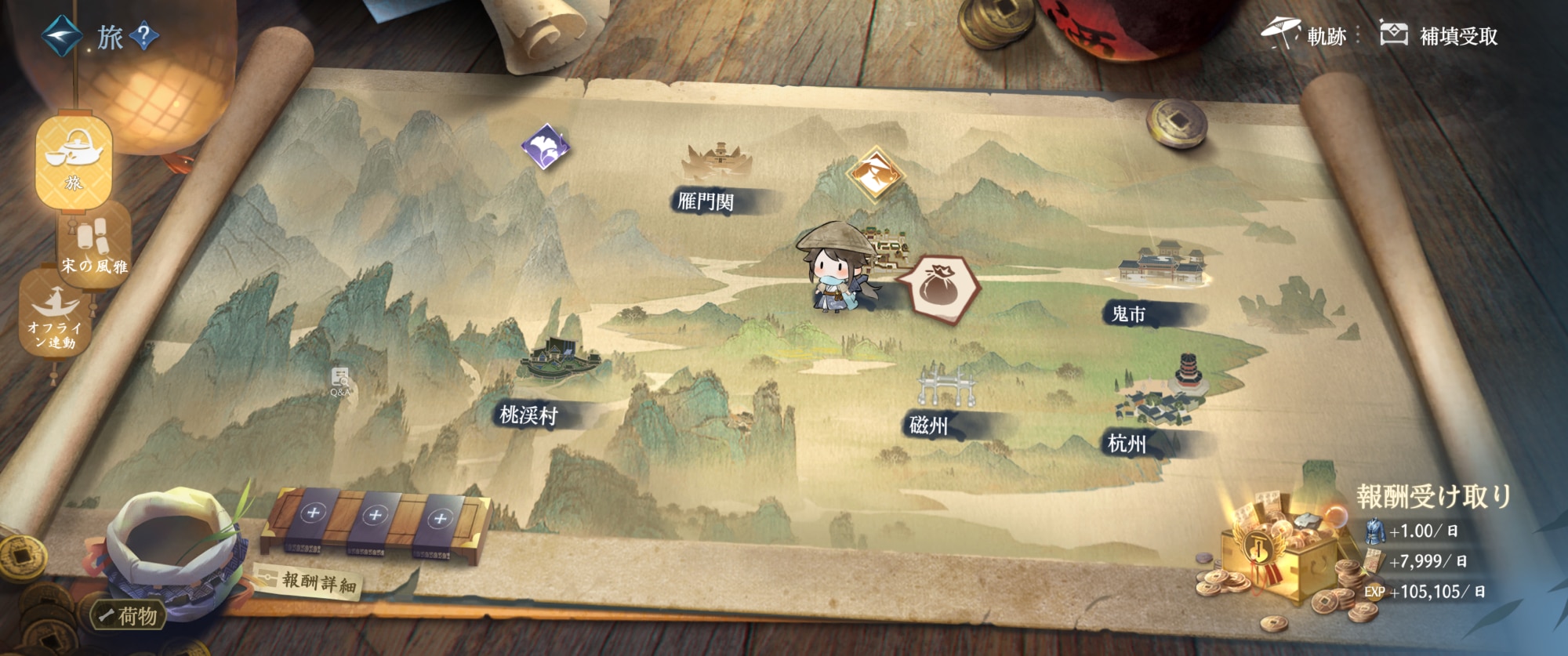1568x656 pixels.
Task: Open the Q&A icon on the map
Action: coord(340,382)
